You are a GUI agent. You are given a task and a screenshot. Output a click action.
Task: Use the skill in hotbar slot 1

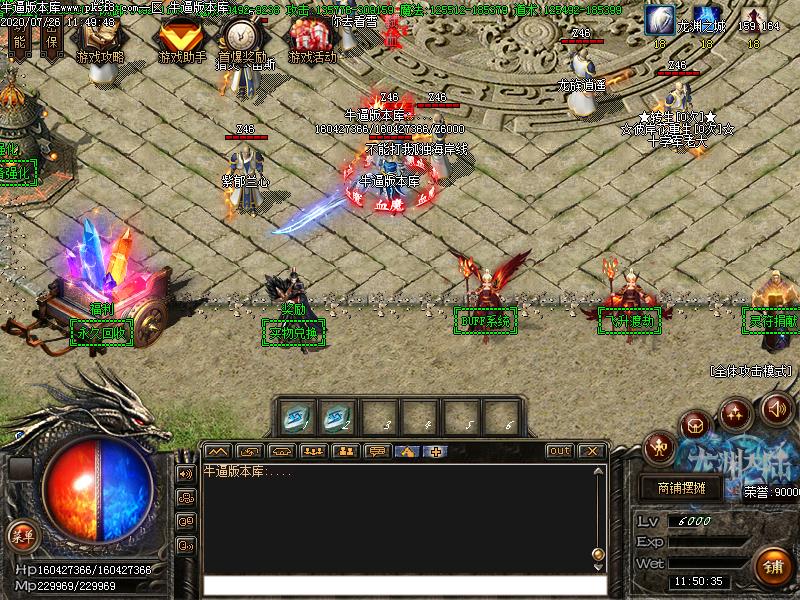pos(297,417)
